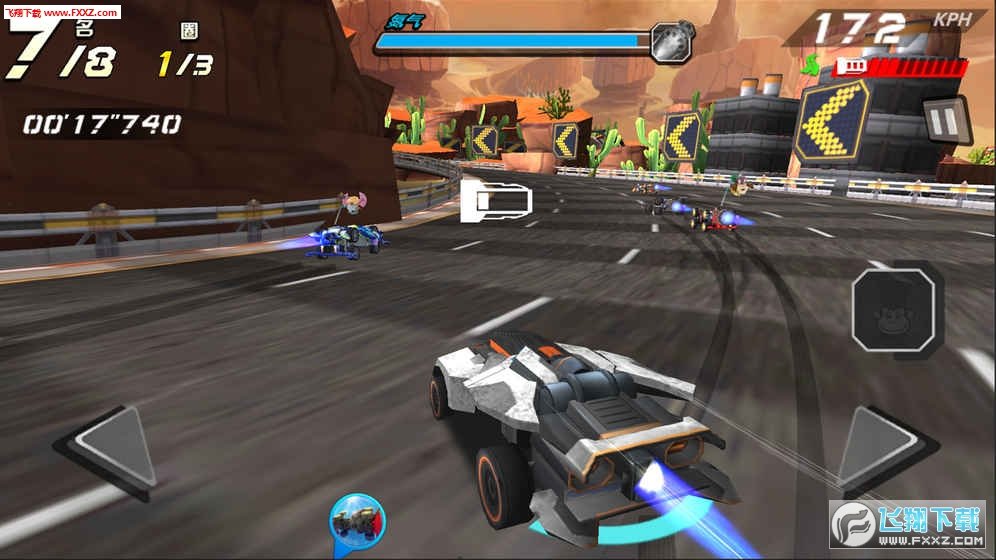Use the blue bubble vehicle item
Viewport: 996px width, 560px height.
357,521
